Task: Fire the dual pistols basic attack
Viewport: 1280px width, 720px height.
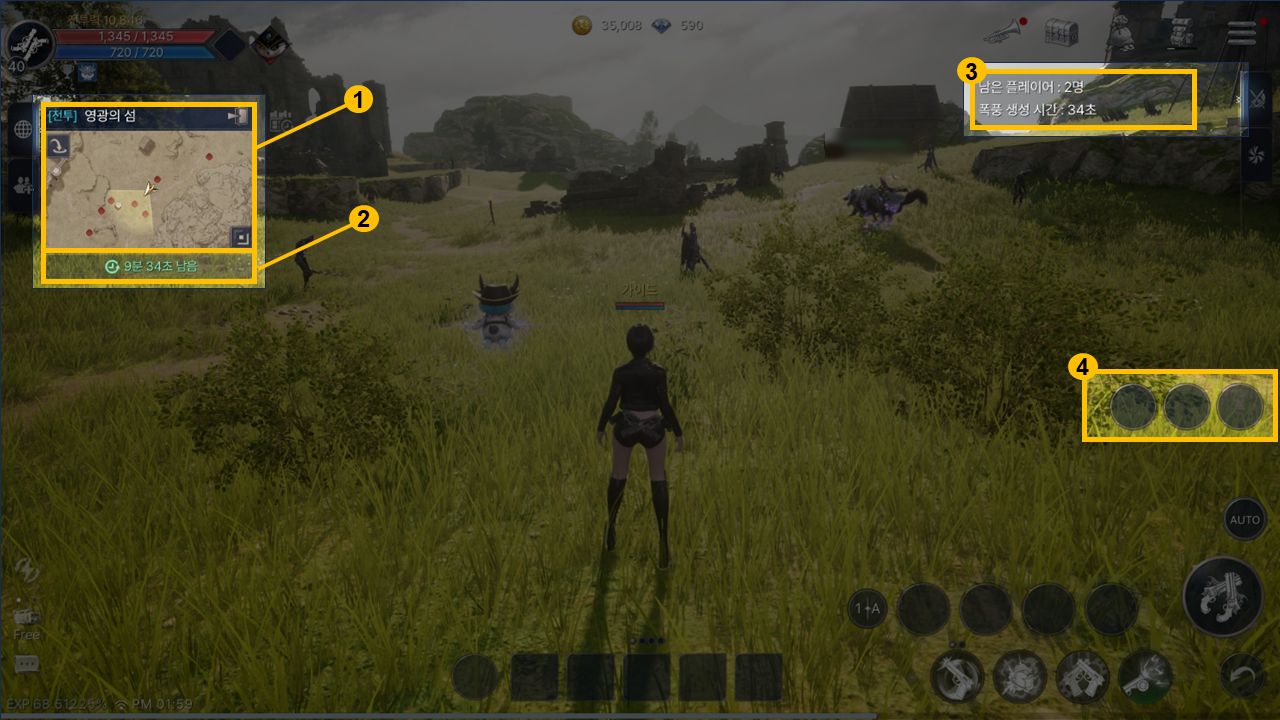Action: [x=1223, y=597]
